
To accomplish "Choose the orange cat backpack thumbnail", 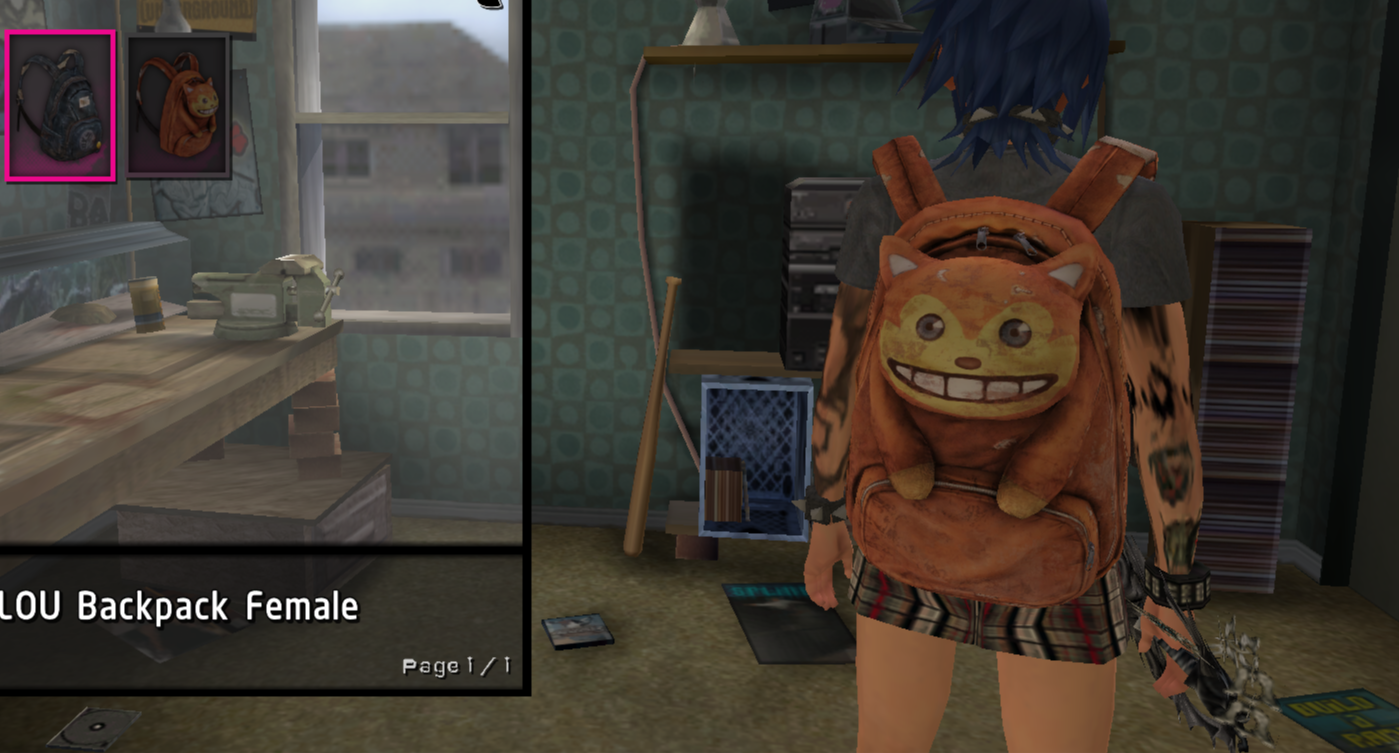I will tap(178, 106).
